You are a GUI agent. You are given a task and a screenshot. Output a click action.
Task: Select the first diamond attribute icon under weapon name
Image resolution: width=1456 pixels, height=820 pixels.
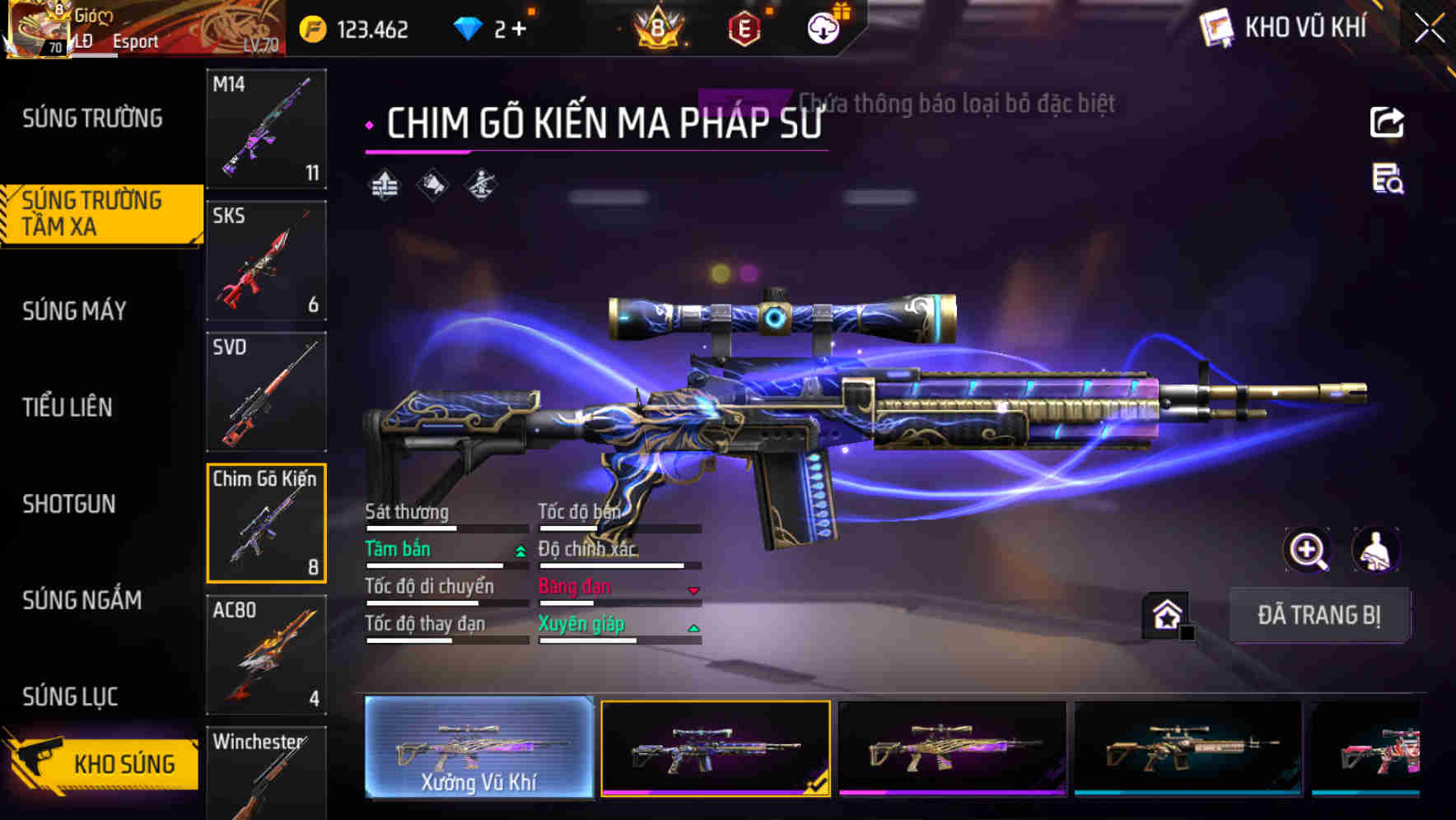[x=386, y=184]
